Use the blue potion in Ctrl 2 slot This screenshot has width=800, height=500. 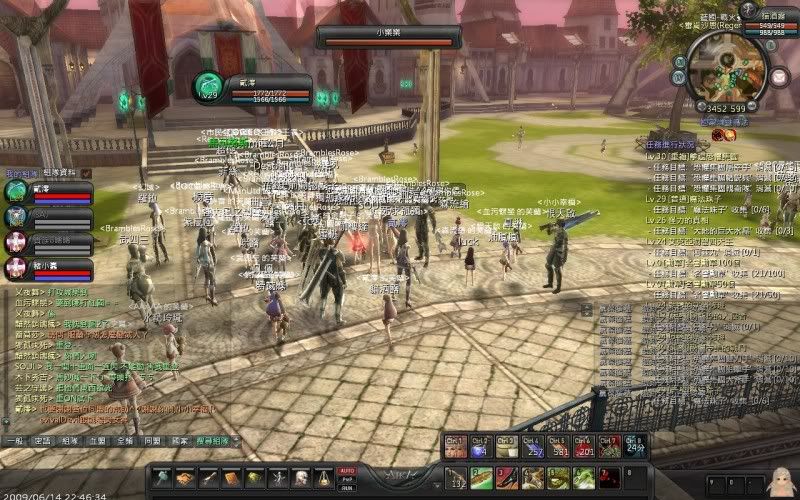pyautogui.click(x=481, y=446)
